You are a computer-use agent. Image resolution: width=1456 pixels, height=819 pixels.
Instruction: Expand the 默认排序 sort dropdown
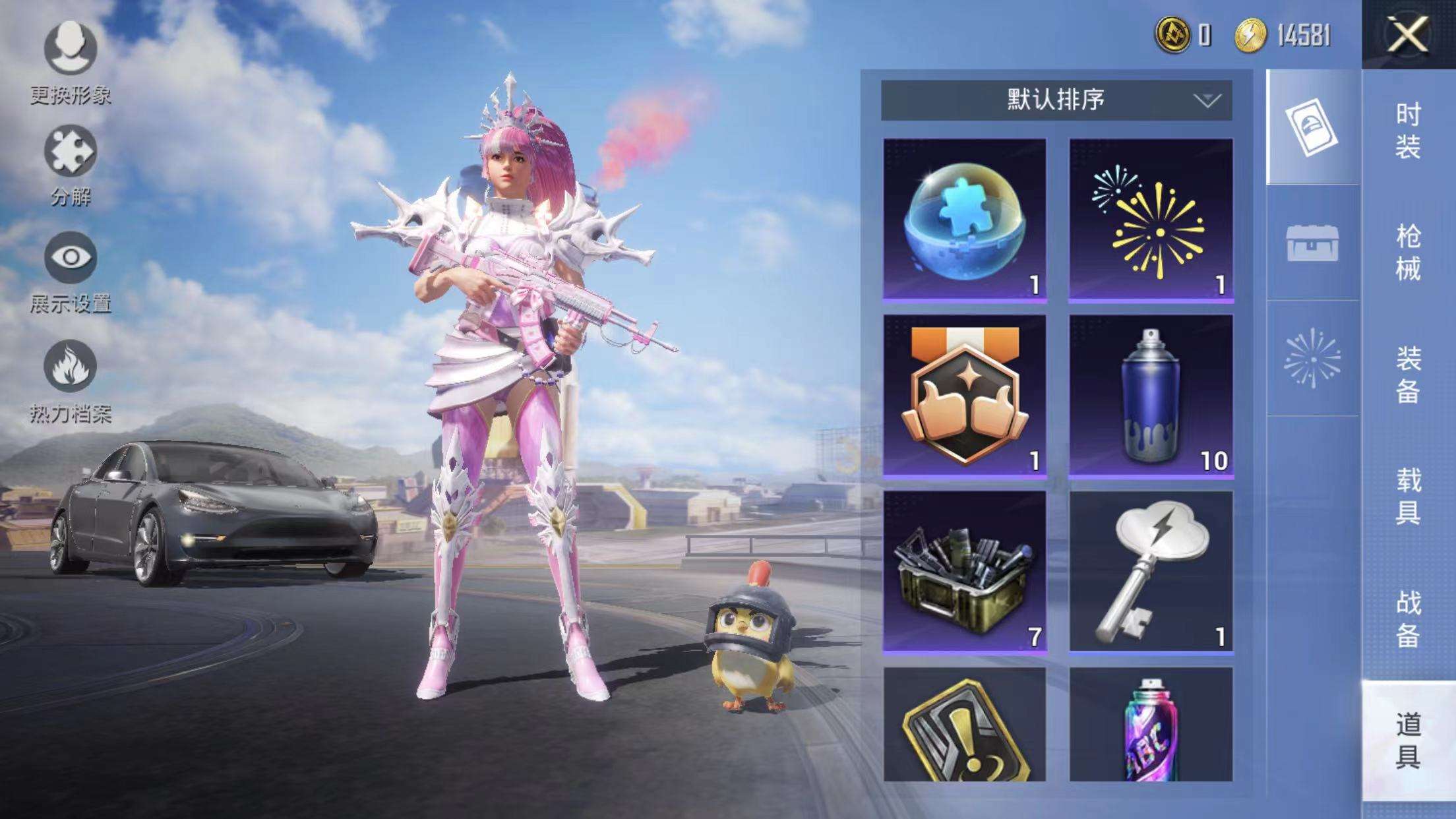[1056, 100]
